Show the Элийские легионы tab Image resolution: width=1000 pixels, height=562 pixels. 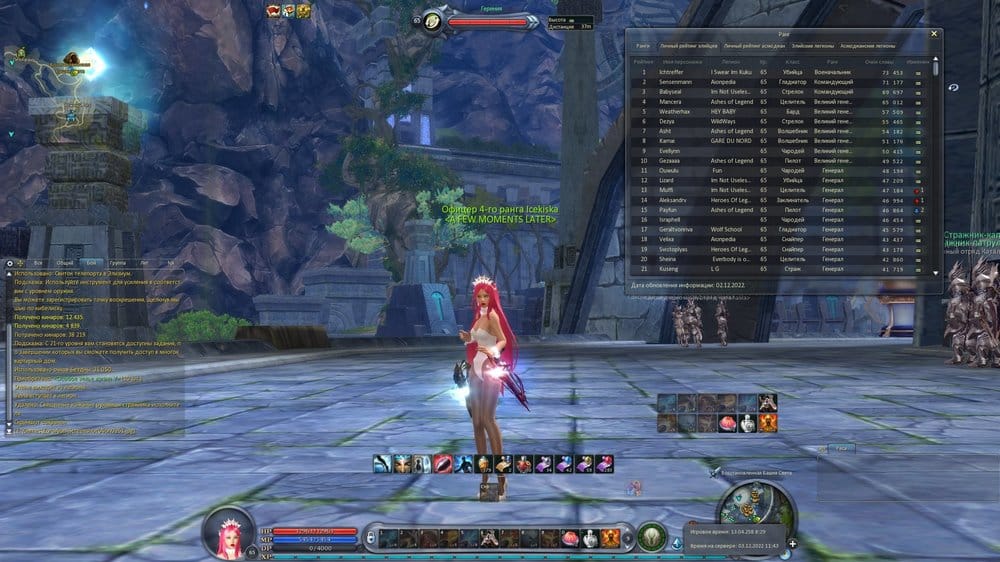[x=811, y=46]
